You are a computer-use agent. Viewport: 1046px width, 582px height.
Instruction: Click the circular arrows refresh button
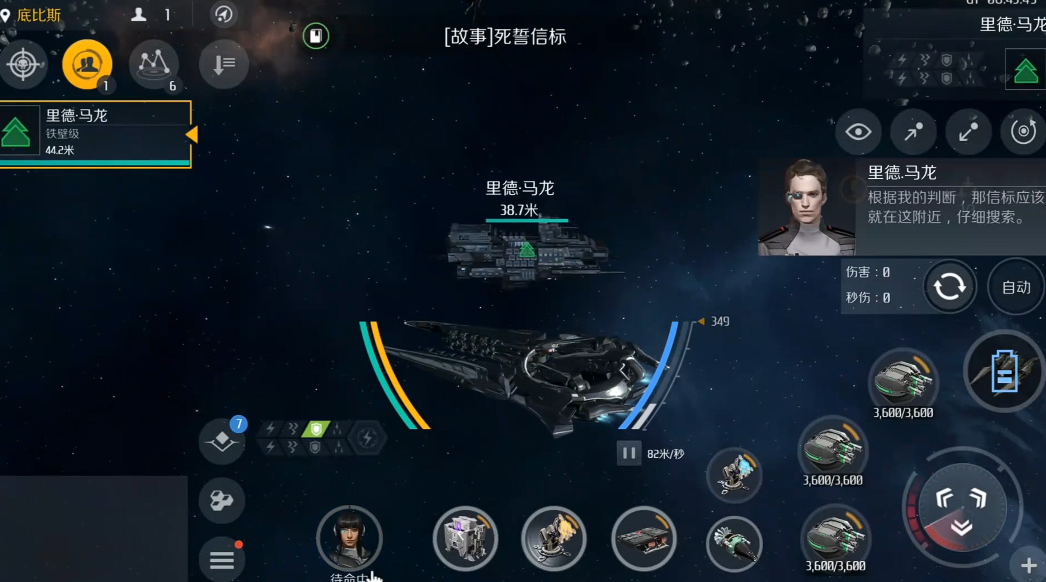948,287
